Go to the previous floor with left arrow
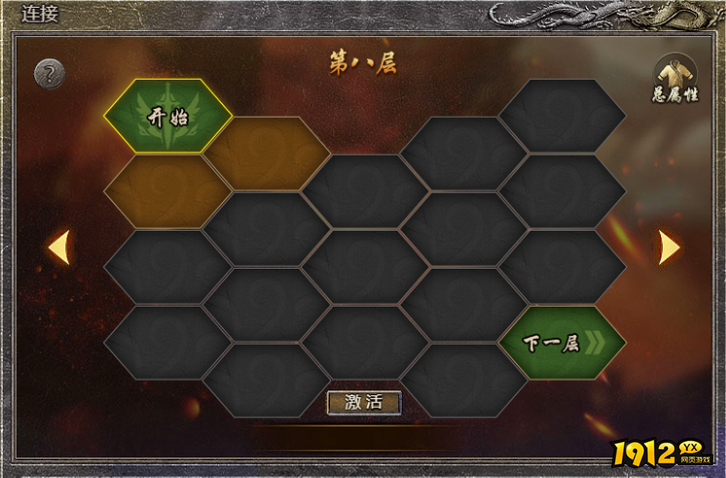This screenshot has width=726, height=478. (x=59, y=247)
